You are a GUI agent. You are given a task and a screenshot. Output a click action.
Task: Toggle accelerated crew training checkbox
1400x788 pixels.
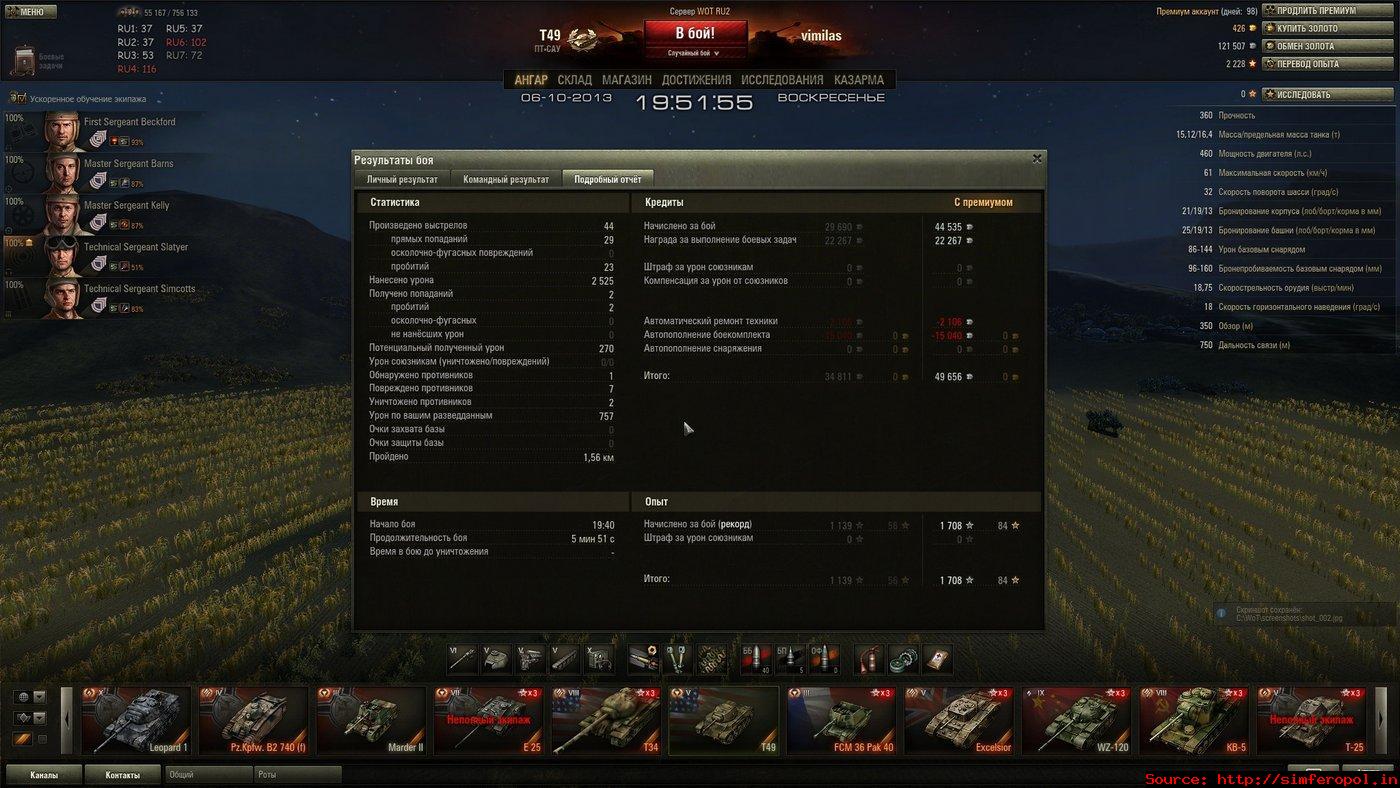click(17, 99)
